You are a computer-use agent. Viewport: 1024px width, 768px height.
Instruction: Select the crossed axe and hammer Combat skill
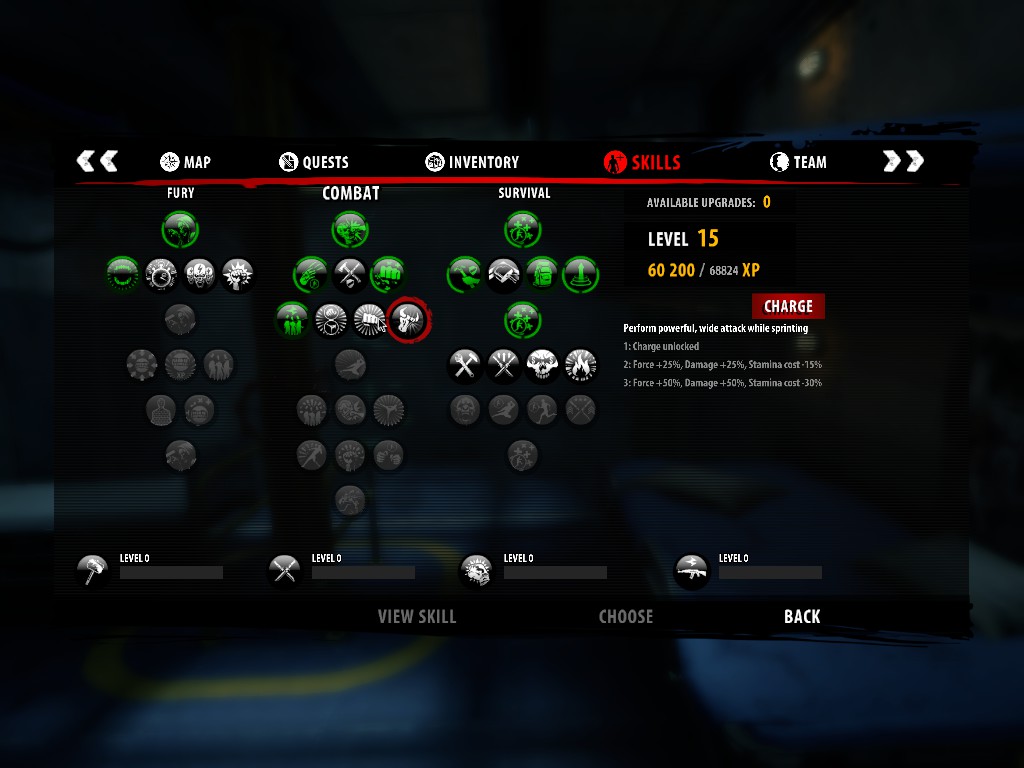click(350, 273)
